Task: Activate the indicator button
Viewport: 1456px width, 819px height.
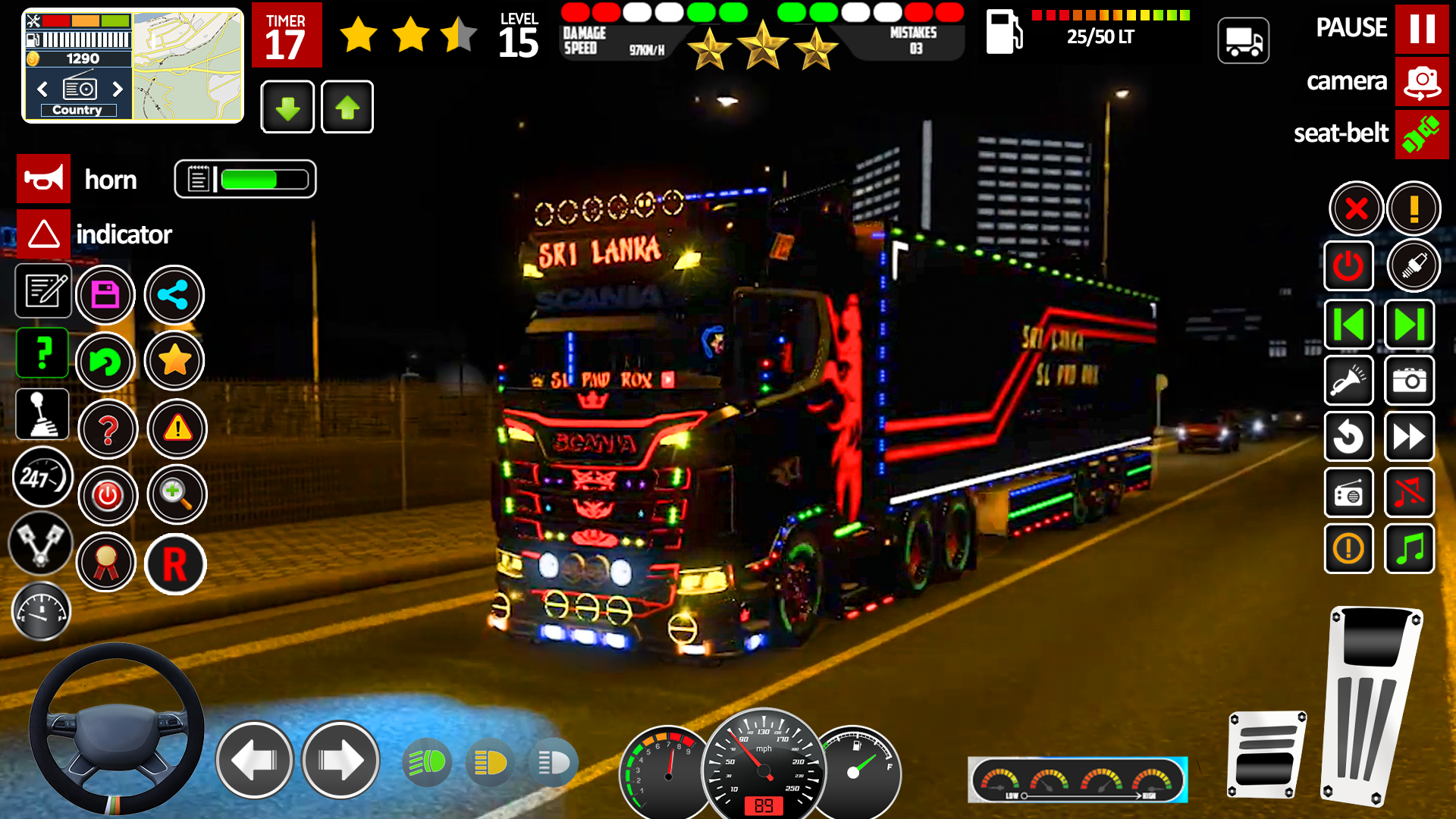Action: coord(43,234)
